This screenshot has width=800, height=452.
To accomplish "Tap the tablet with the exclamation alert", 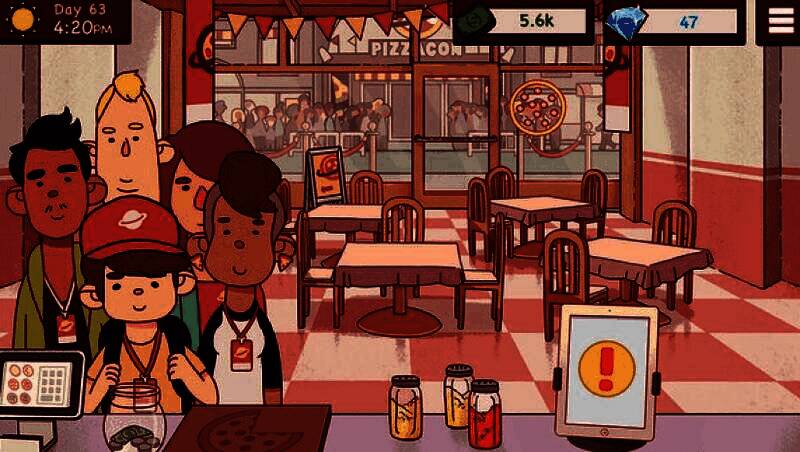I will pos(607,369).
